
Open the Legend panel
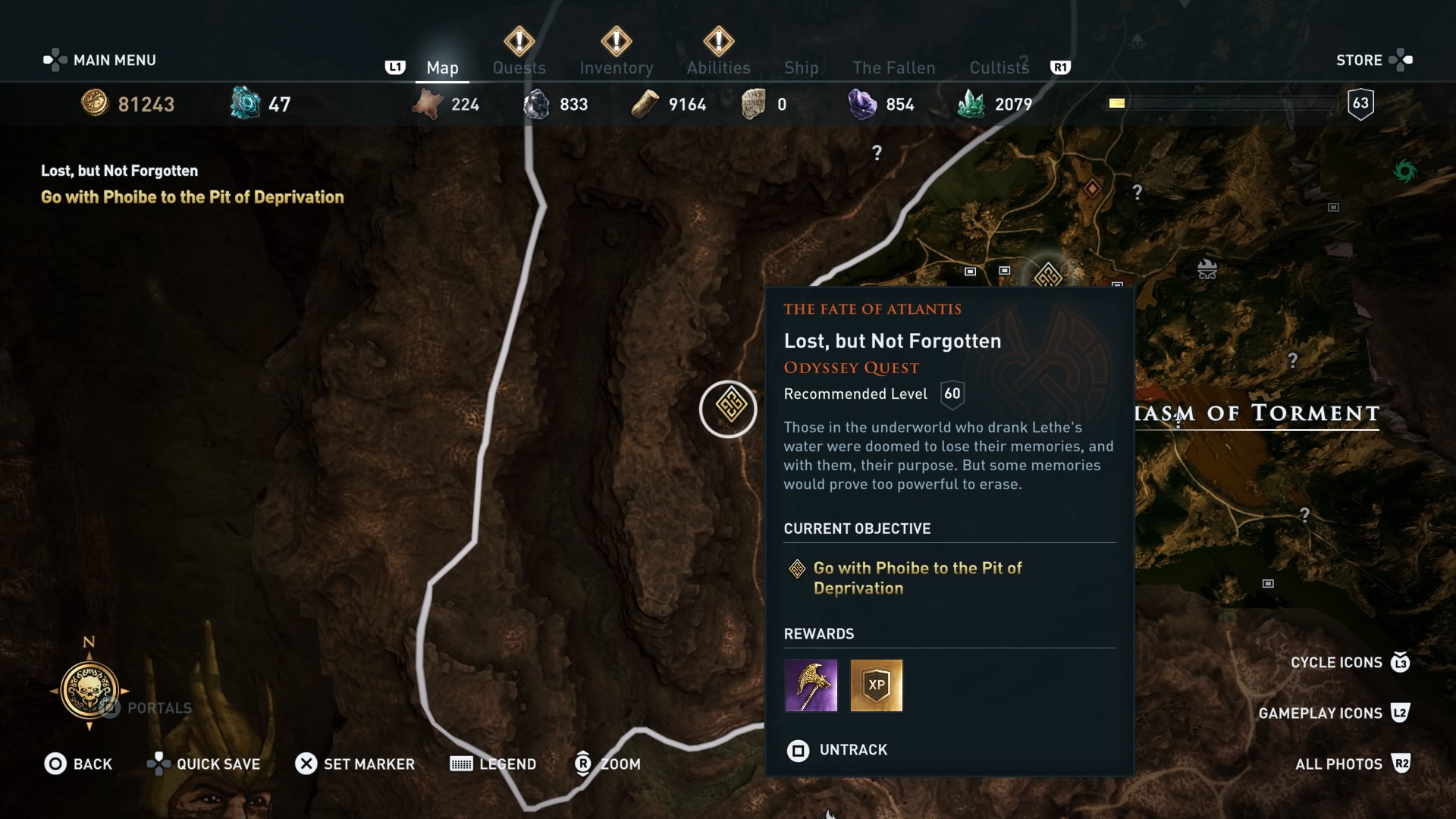pyautogui.click(x=492, y=764)
